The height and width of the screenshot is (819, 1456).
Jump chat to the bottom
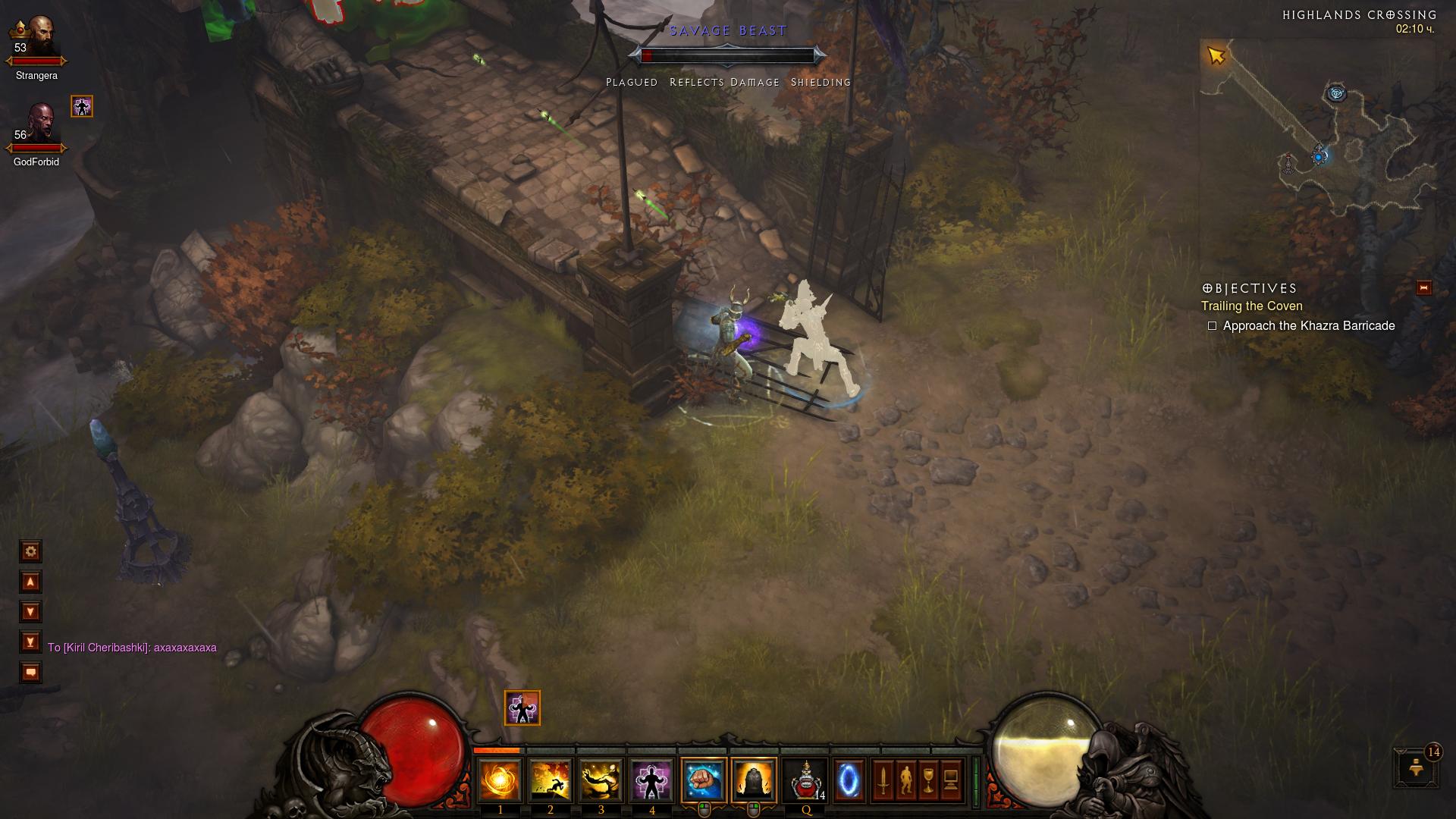pyautogui.click(x=31, y=642)
